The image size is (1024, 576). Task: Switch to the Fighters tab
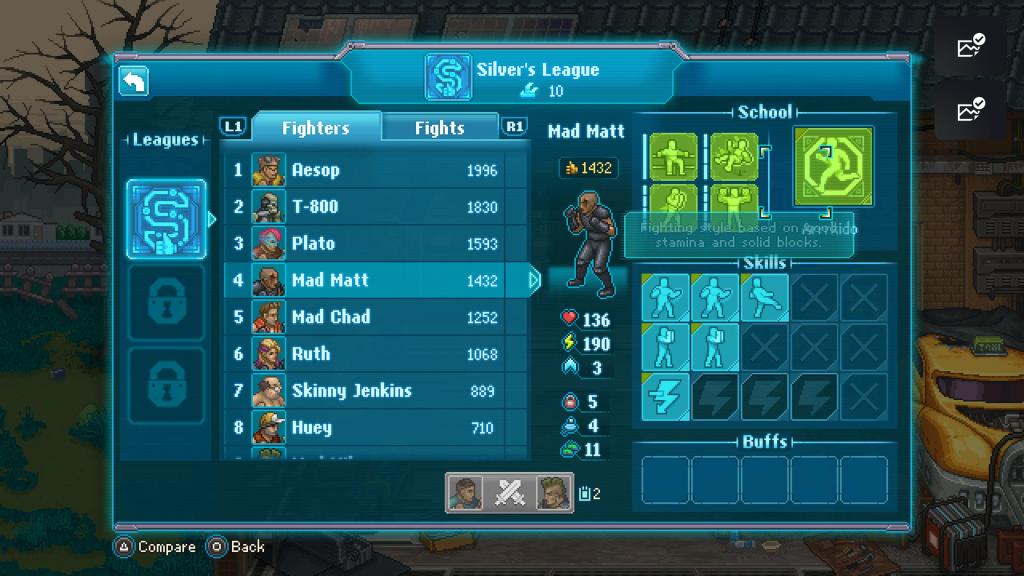click(315, 128)
